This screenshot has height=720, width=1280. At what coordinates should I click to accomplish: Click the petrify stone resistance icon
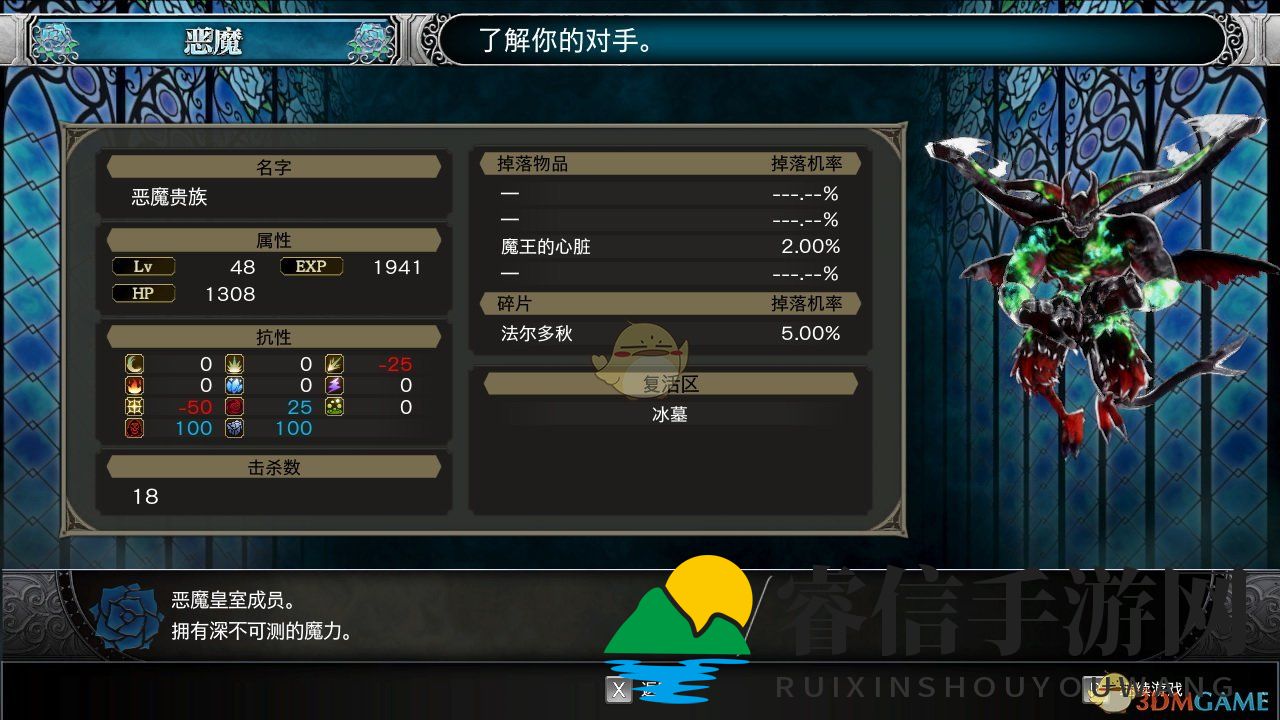[235, 428]
